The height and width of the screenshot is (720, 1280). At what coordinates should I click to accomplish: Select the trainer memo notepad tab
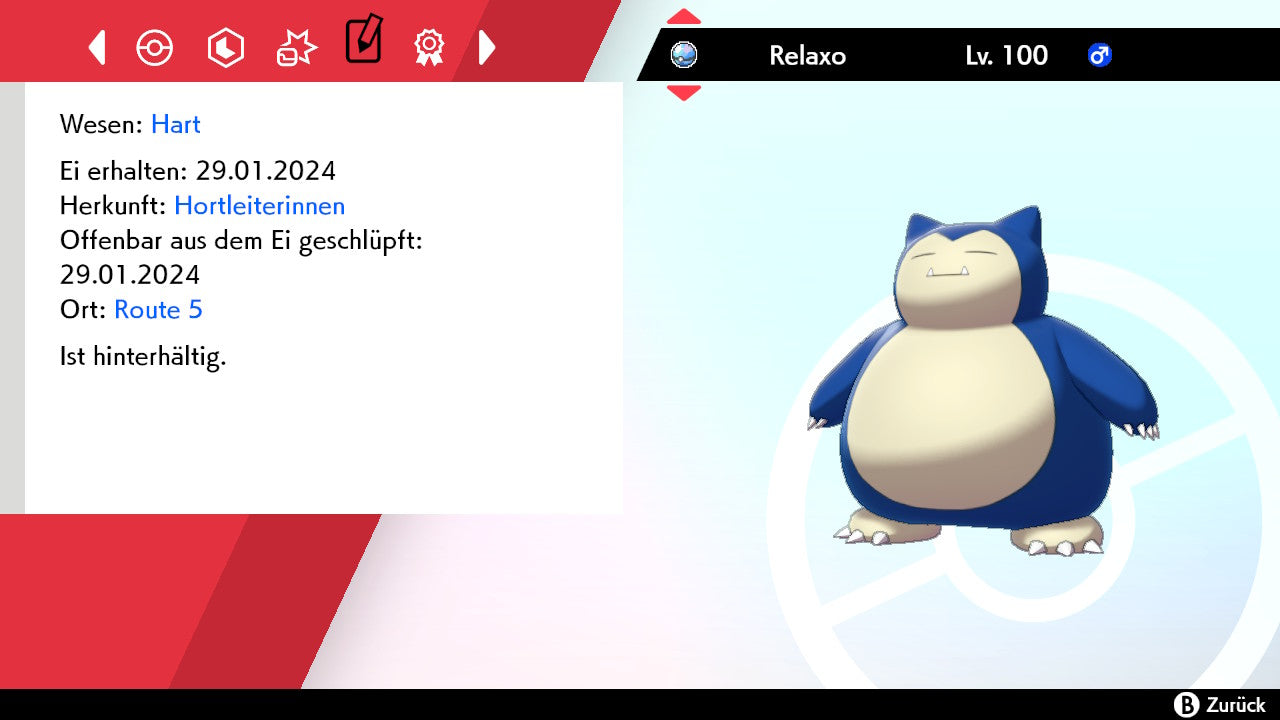363,40
